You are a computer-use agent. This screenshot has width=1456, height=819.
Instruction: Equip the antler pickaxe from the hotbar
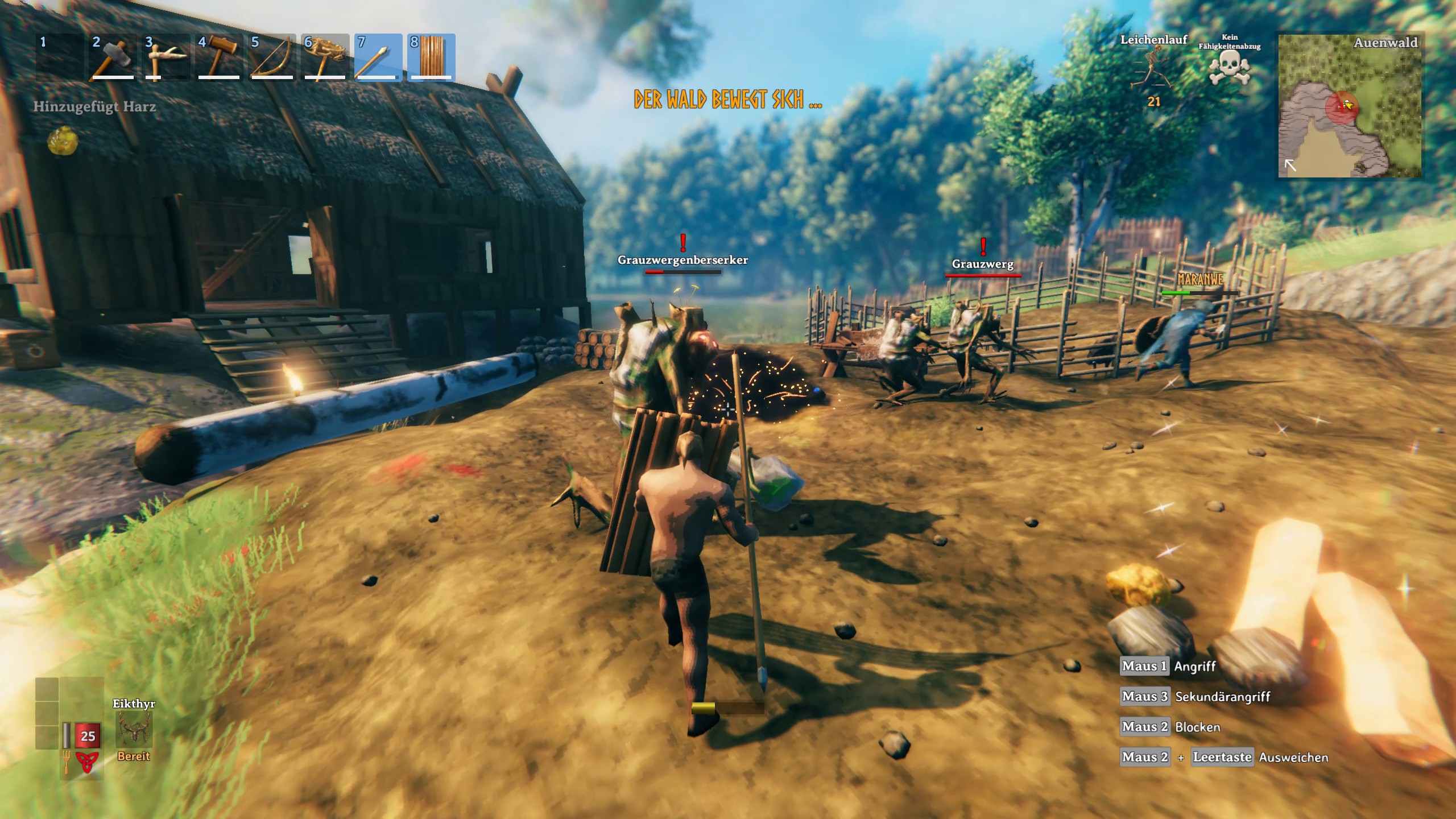[166, 58]
